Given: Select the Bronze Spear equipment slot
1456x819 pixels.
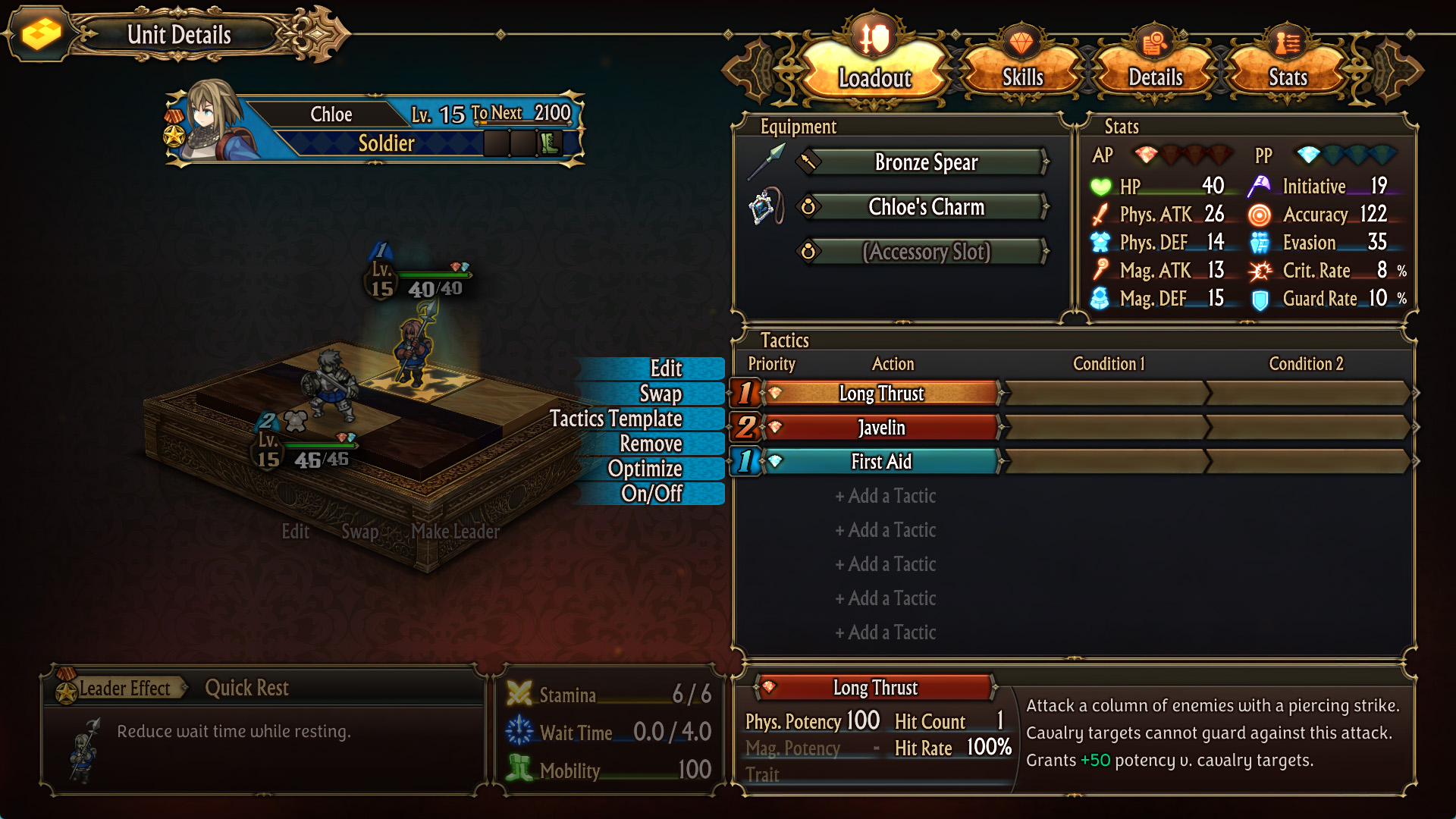Looking at the screenshot, I should click(925, 162).
